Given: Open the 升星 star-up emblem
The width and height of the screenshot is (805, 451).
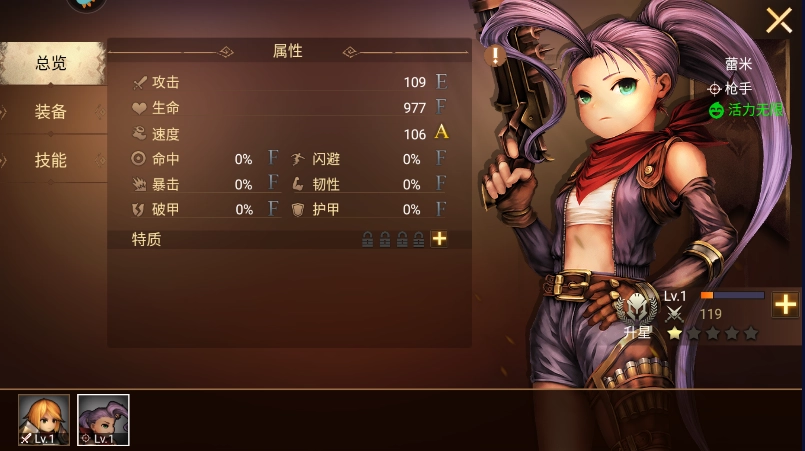Looking at the screenshot, I should click(x=637, y=311).
